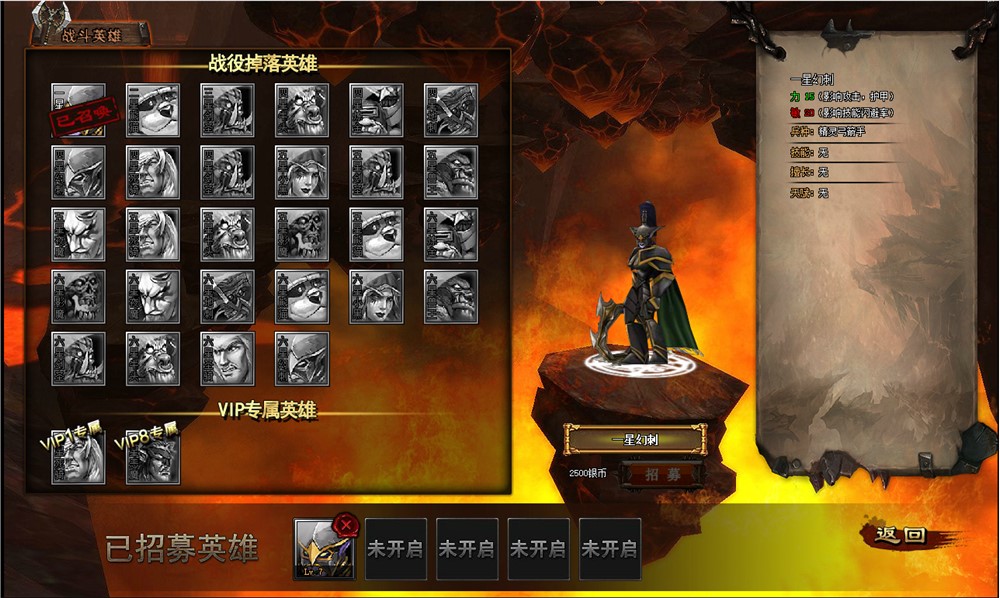Choose the VIP8专属 hero portrait
Viewport: 1000px width, 598px height.
click(x=153, y=458)
